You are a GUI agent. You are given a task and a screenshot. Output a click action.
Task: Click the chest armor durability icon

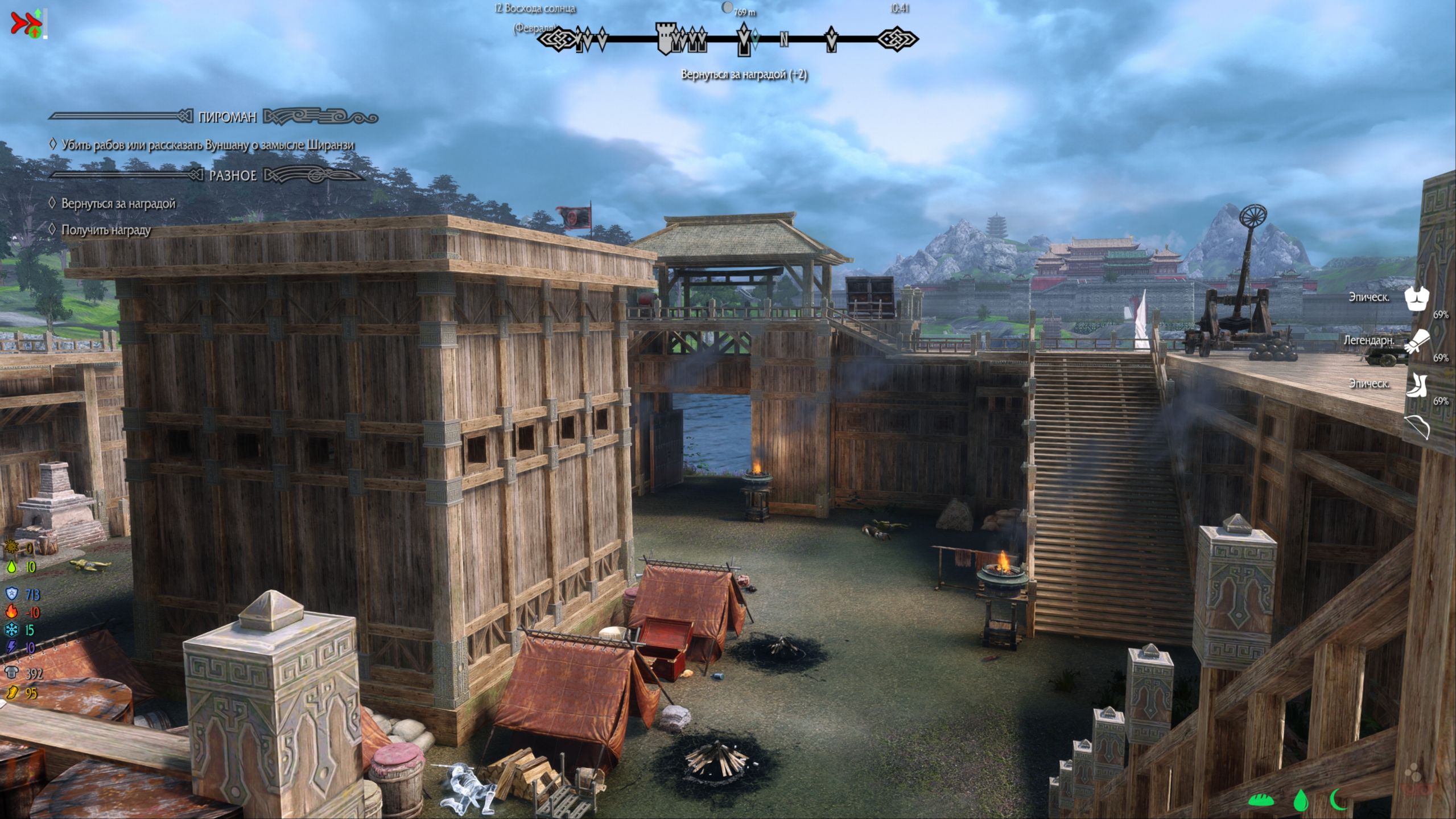[1416, 298]
